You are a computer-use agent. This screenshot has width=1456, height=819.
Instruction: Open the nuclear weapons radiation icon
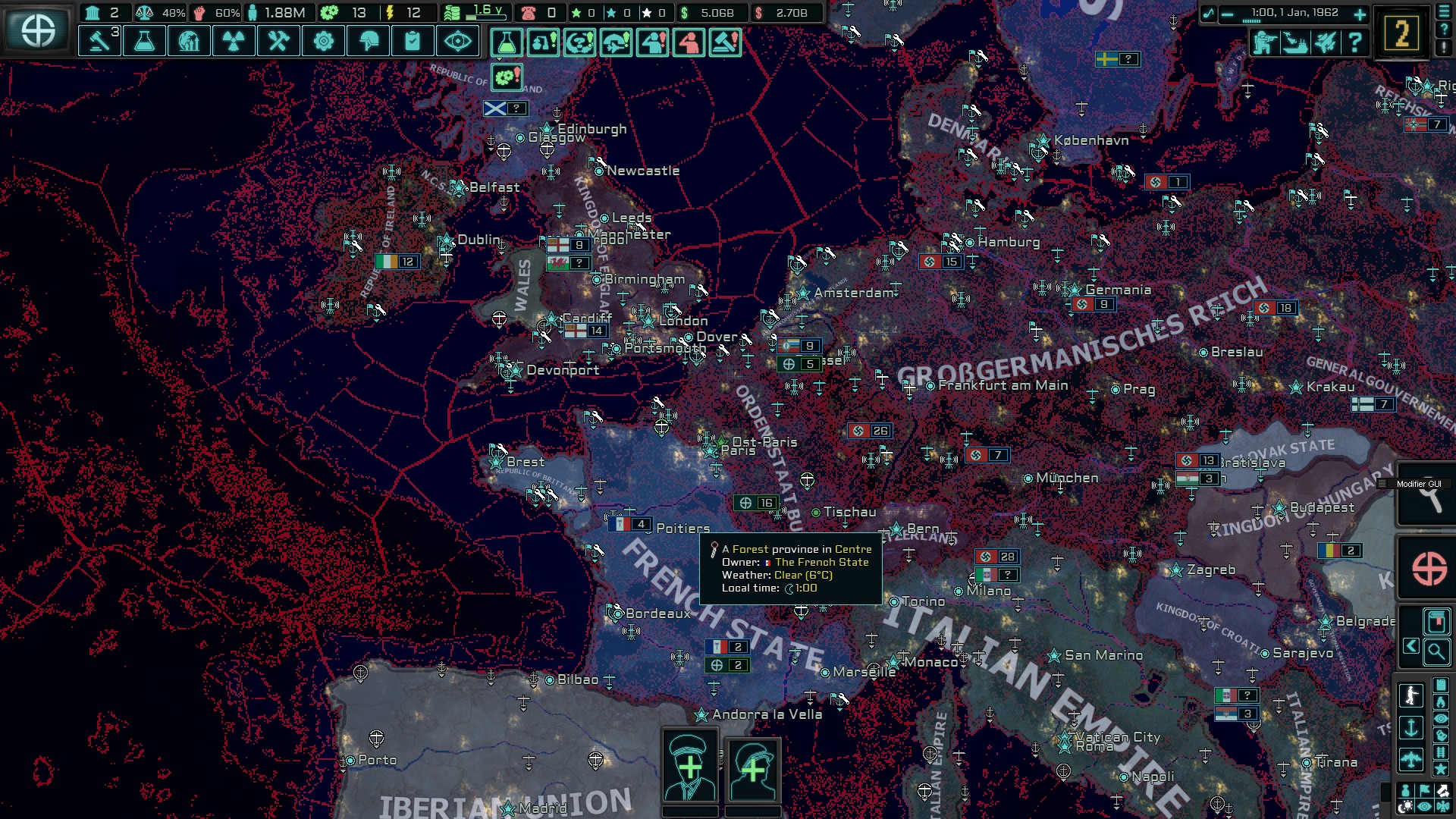click(234, 41)
